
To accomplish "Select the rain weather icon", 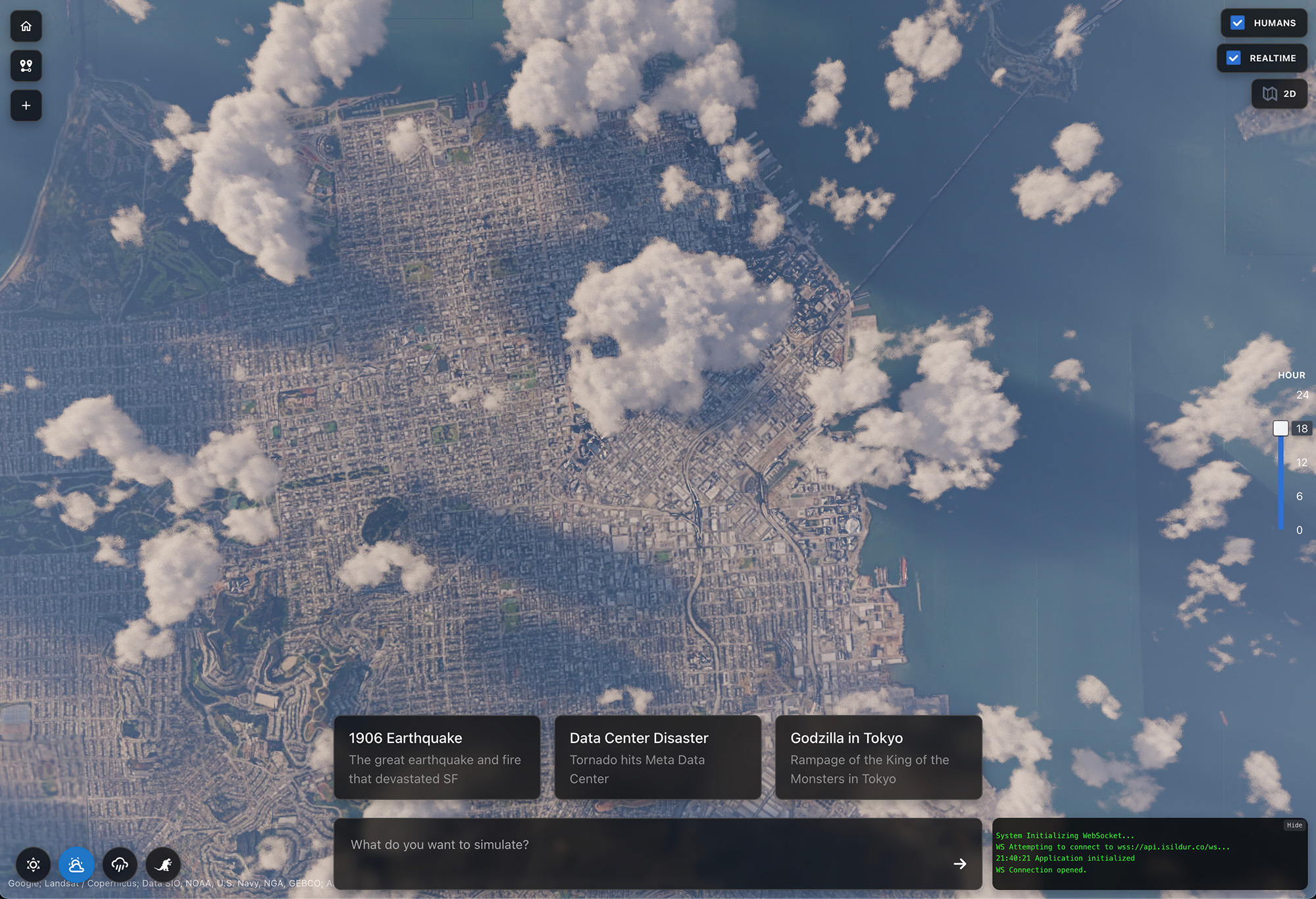I will [120, 865].
